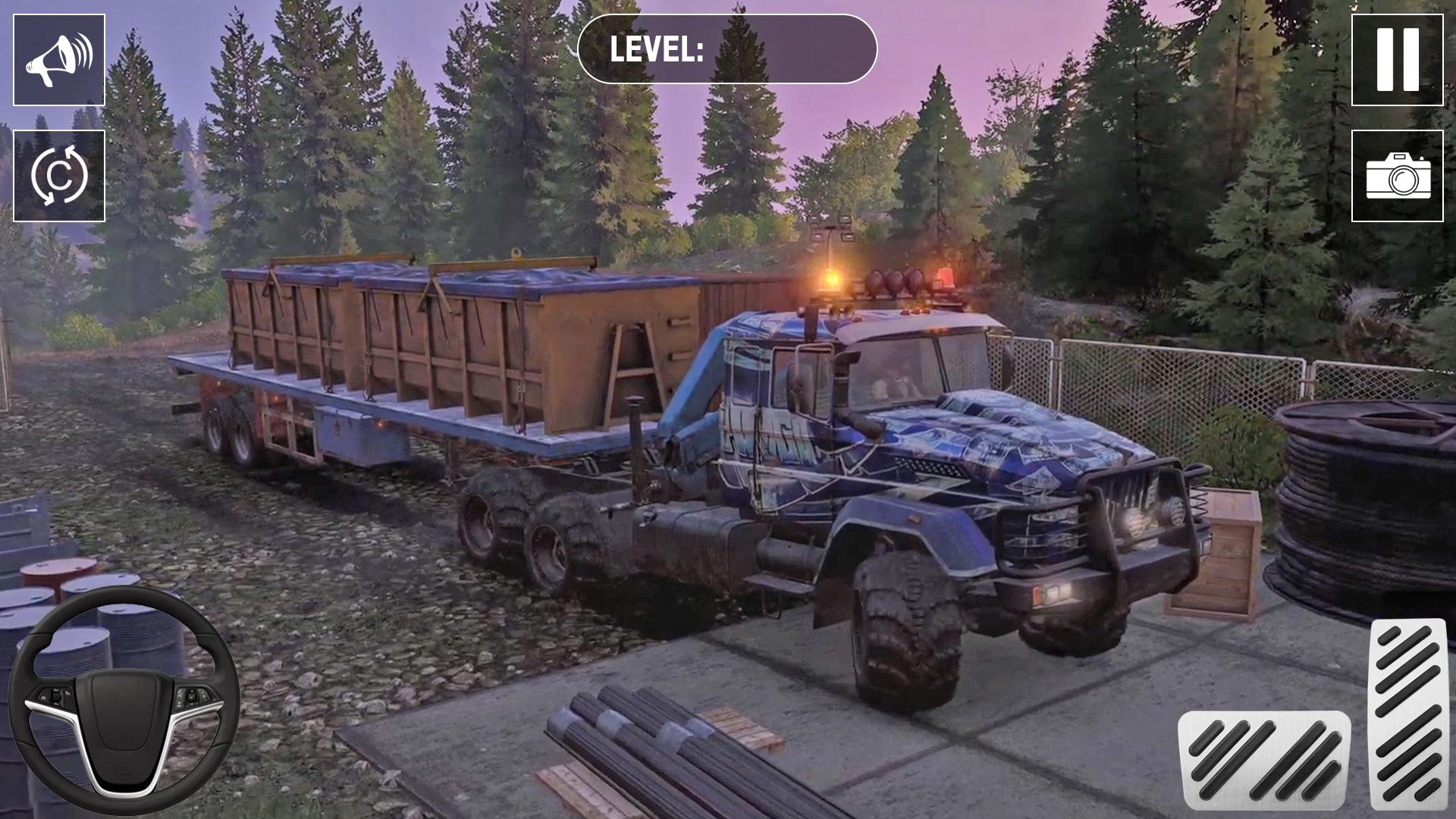The height and width of the screenshot is (819, 1456).
Task: Sound the megaphone horn button
Action: [59, 60]
